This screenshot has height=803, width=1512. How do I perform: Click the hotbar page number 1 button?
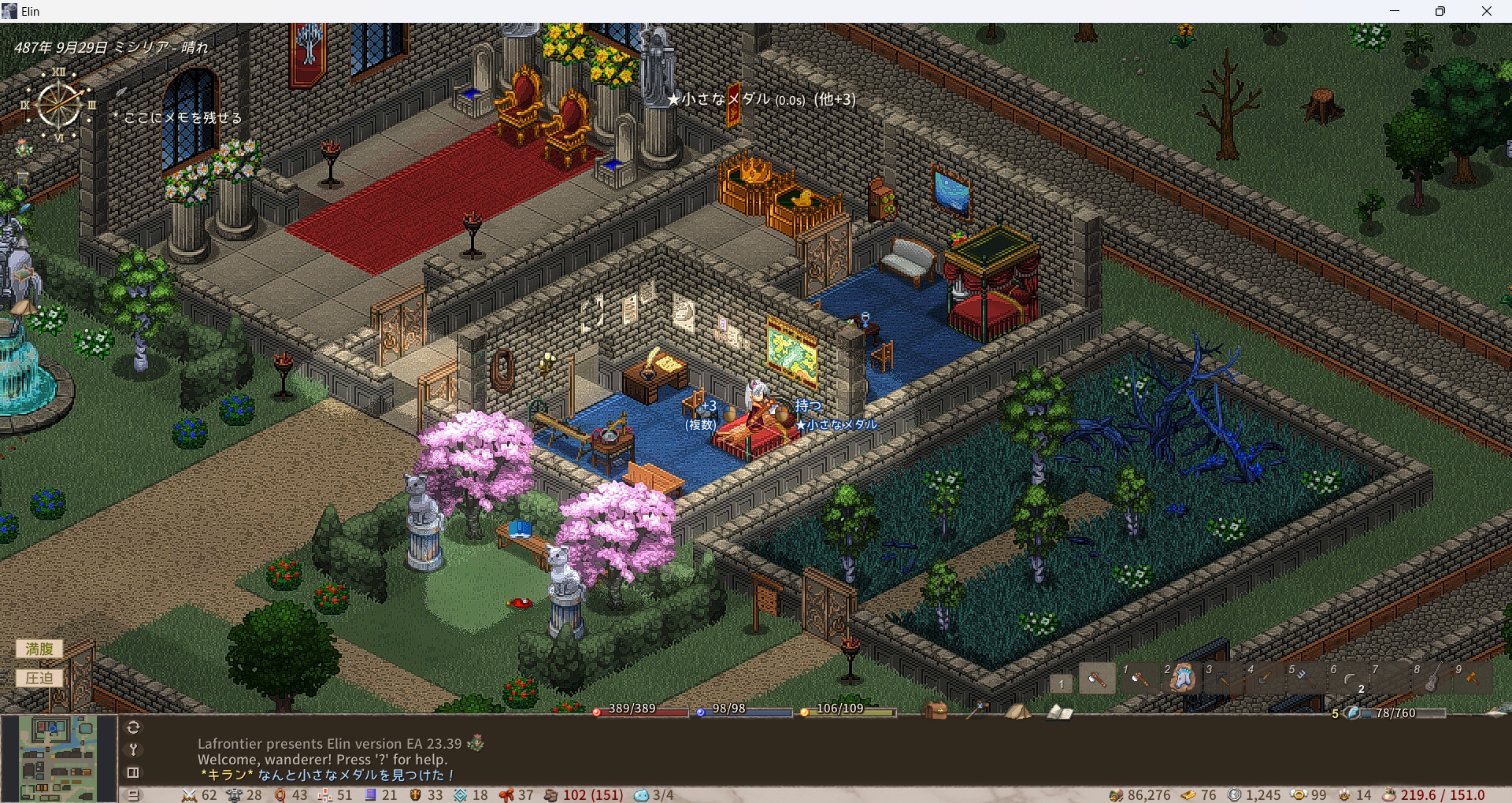[1061, 683]
